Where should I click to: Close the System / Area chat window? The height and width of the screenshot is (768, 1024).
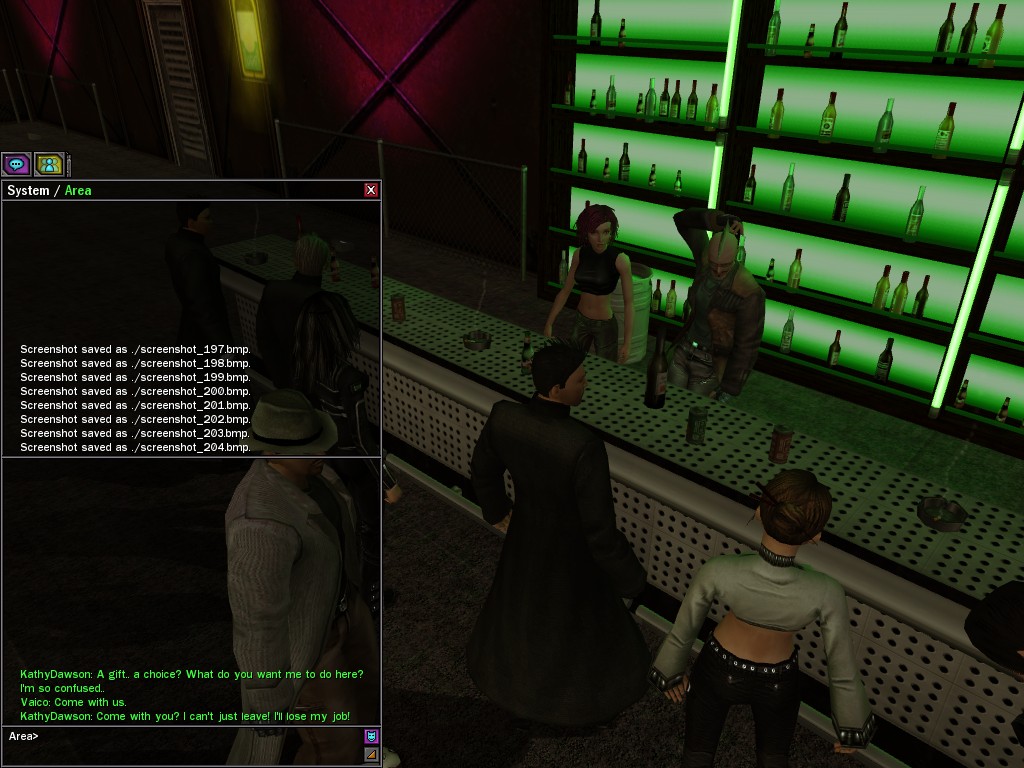pyautogui.click(x=371, y=190)
